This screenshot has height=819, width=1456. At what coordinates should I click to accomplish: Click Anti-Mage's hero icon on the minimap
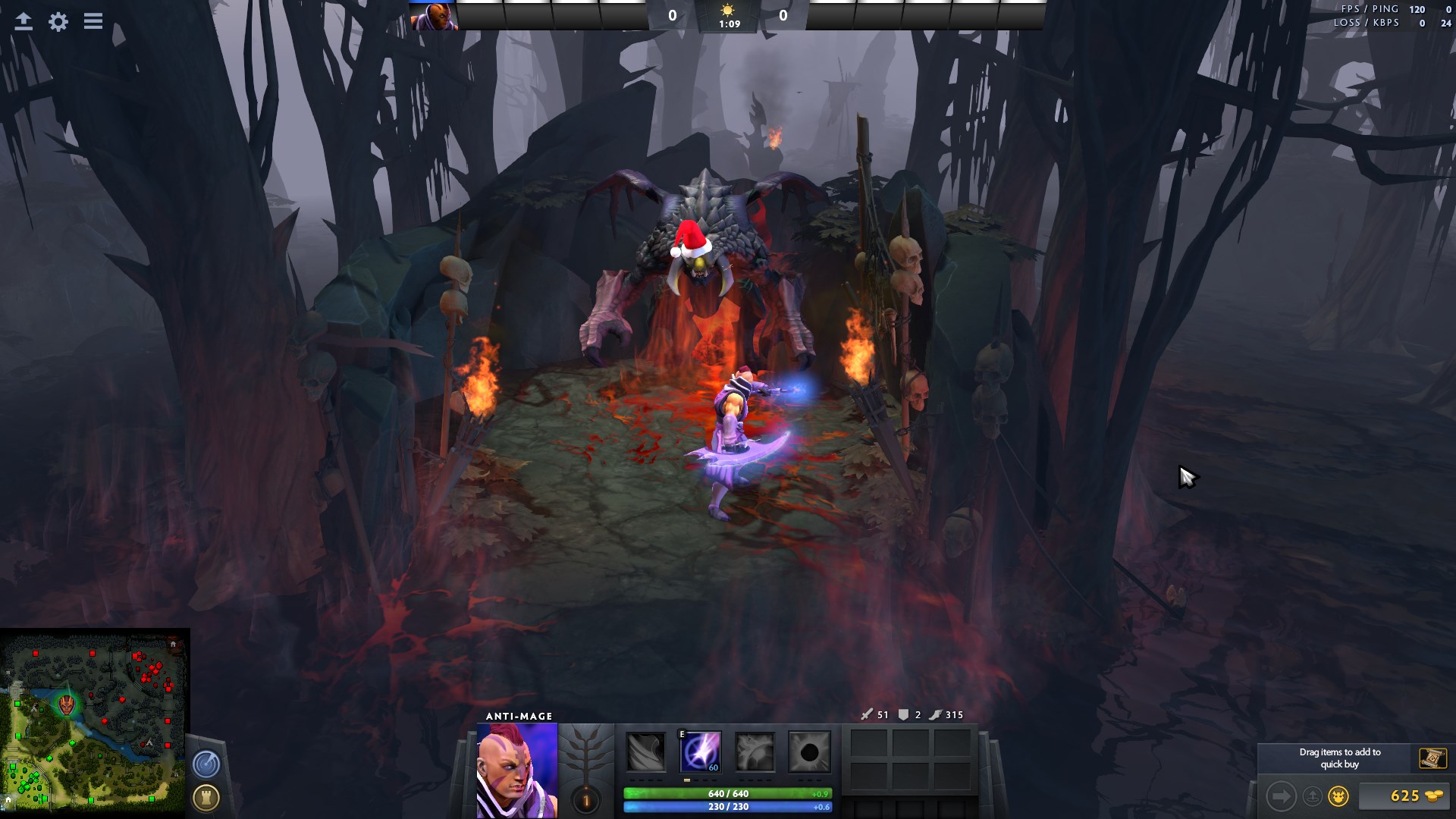tap(67, 704)
